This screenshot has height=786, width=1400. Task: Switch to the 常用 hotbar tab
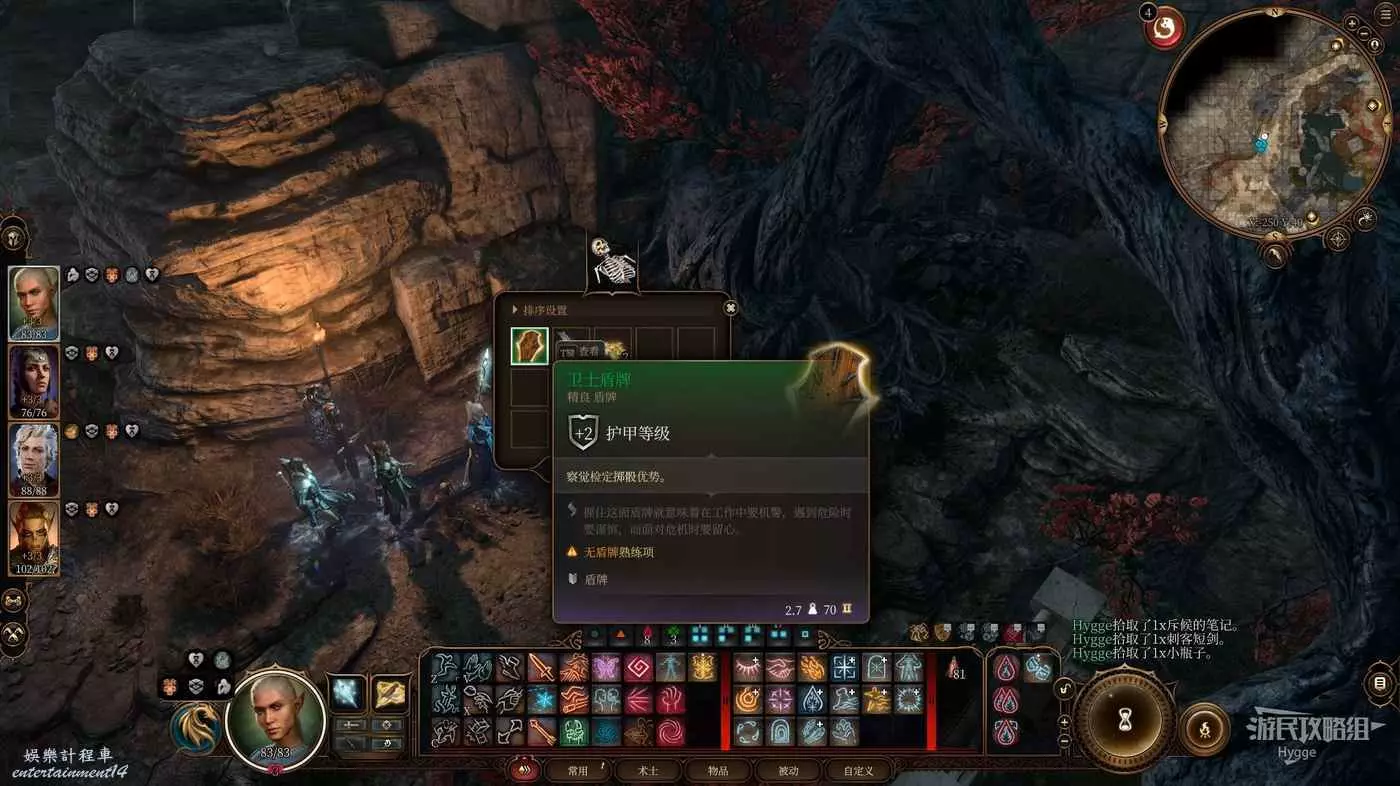[x=578, y=771]
